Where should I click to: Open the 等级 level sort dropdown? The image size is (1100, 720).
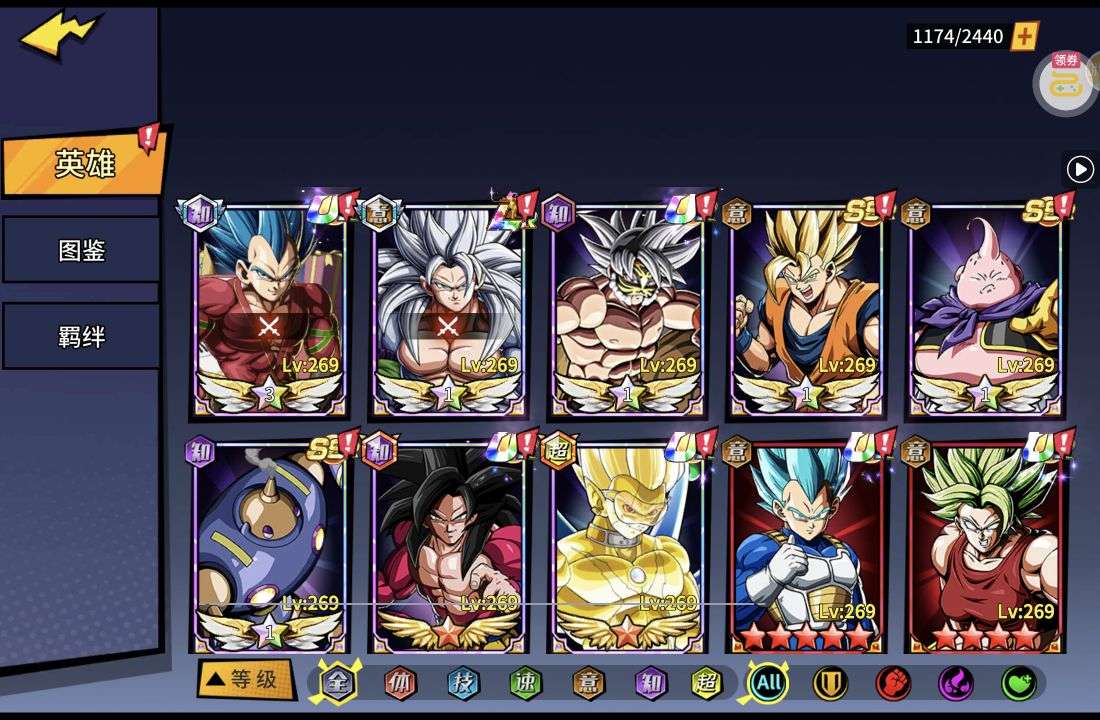(245, 680)
